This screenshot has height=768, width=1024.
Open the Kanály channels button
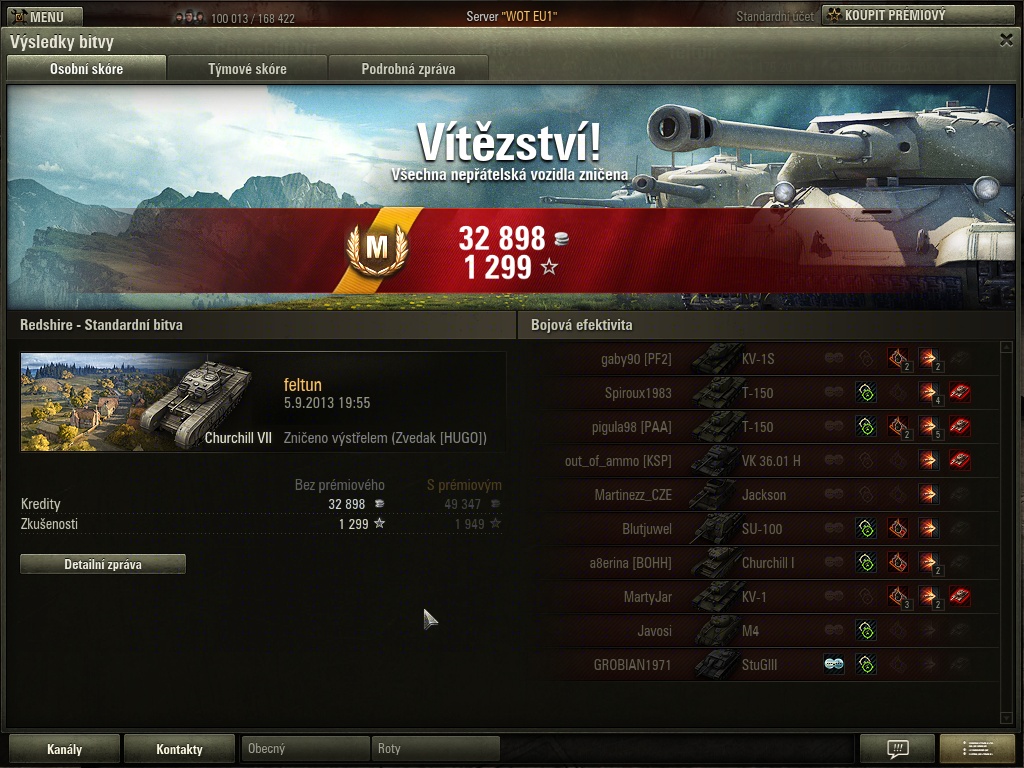65,749
